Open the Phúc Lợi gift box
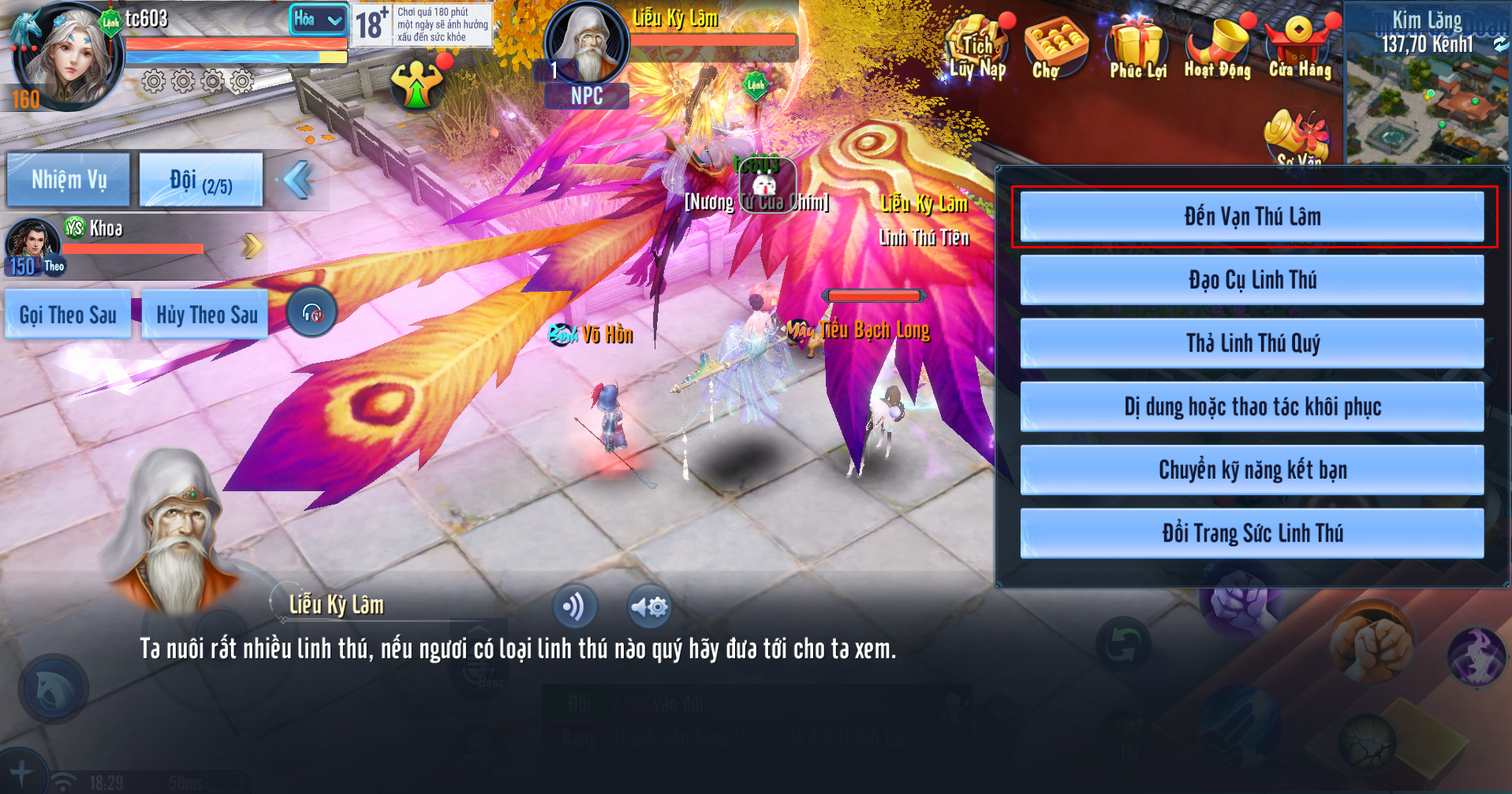1512x794 pixels. [1137, 49]
